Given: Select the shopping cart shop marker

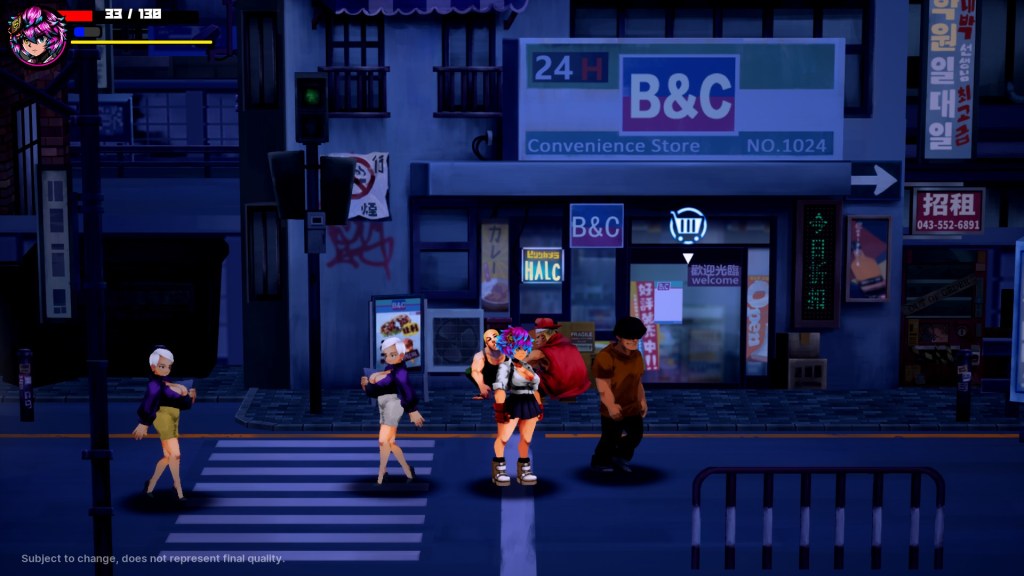Looking at the screenshot, I should 688,226.
